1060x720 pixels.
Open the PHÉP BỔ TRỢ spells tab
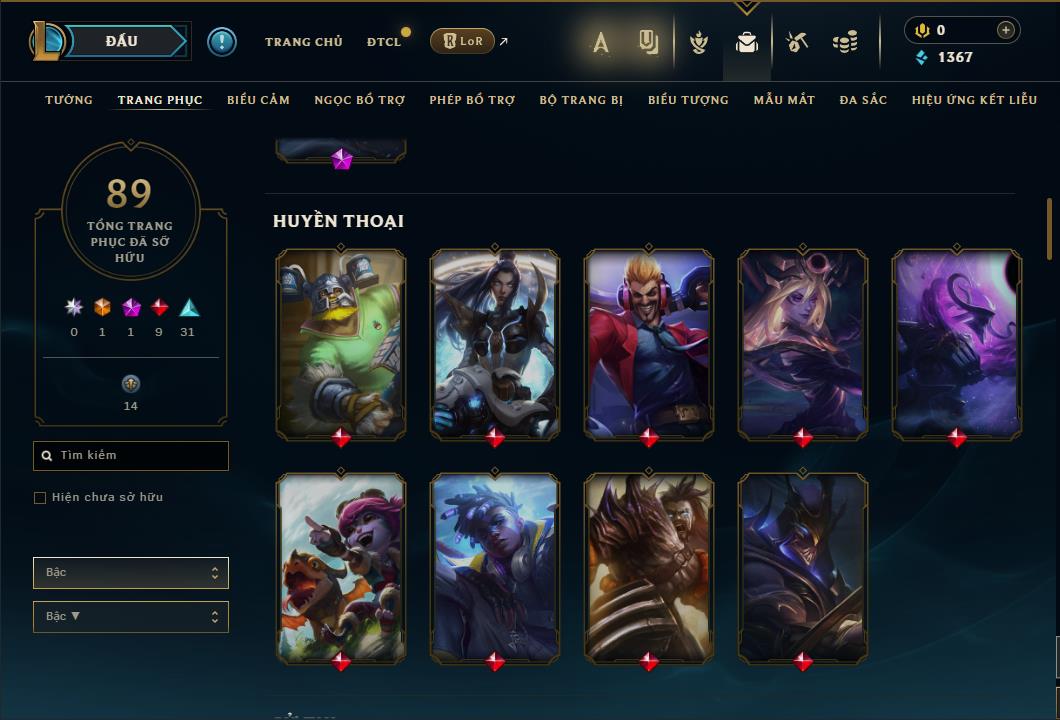472,100
